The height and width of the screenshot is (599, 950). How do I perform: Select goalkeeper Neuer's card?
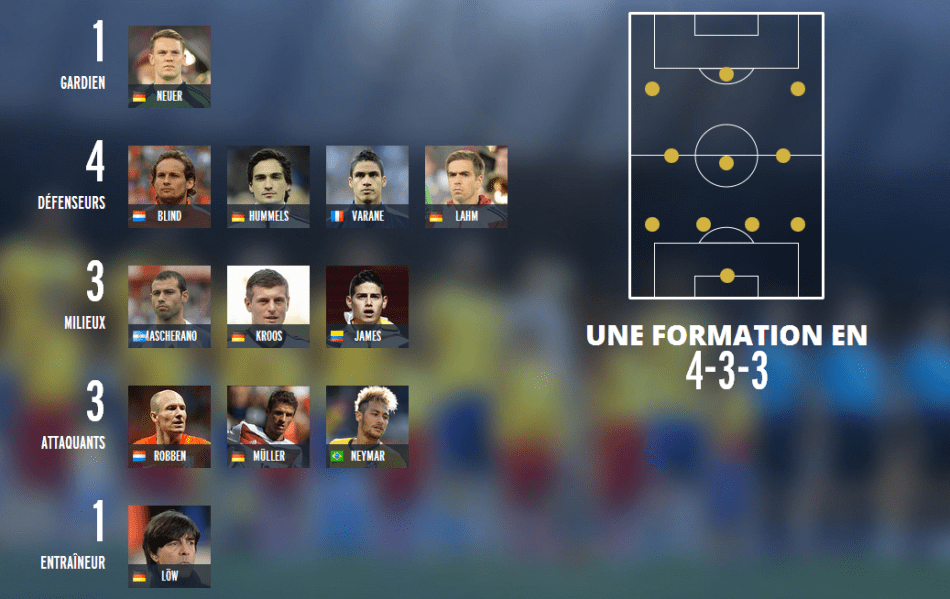[x=169, y=66]
